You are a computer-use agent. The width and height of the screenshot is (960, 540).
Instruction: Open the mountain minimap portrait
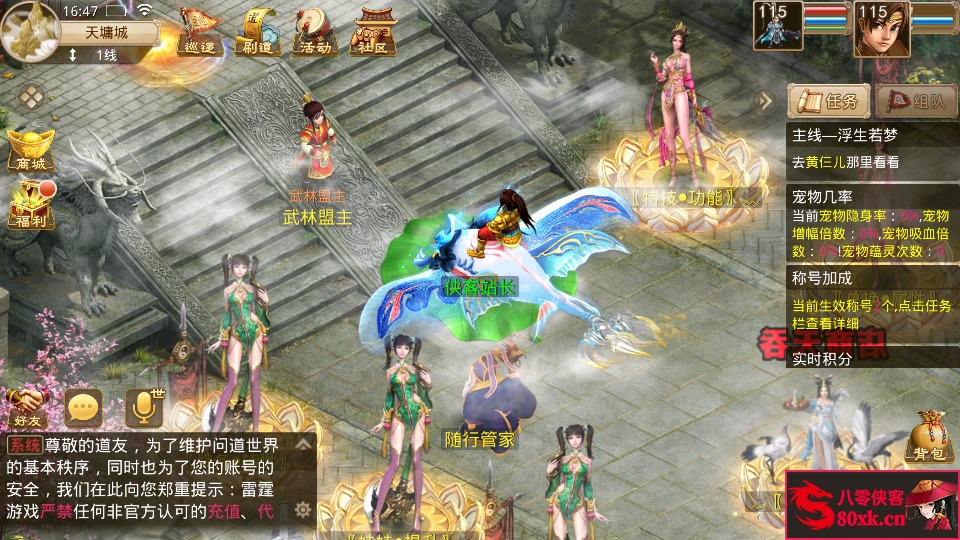[29, 30]
